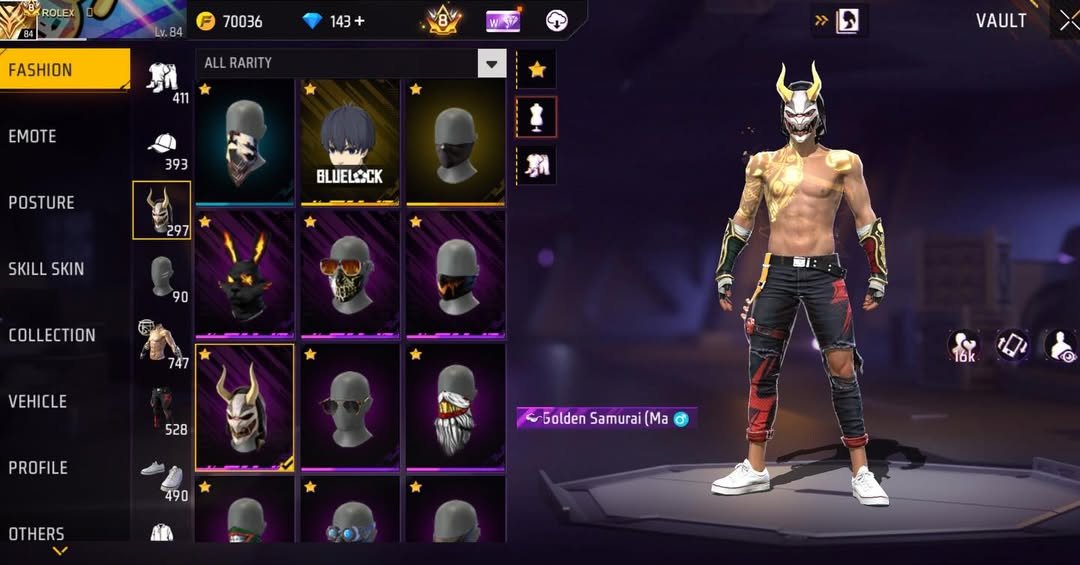The height and width of the screenshot is (565, 1080).
Task: Click the mannequin outfit filter icon
Action: coord(537,117)
